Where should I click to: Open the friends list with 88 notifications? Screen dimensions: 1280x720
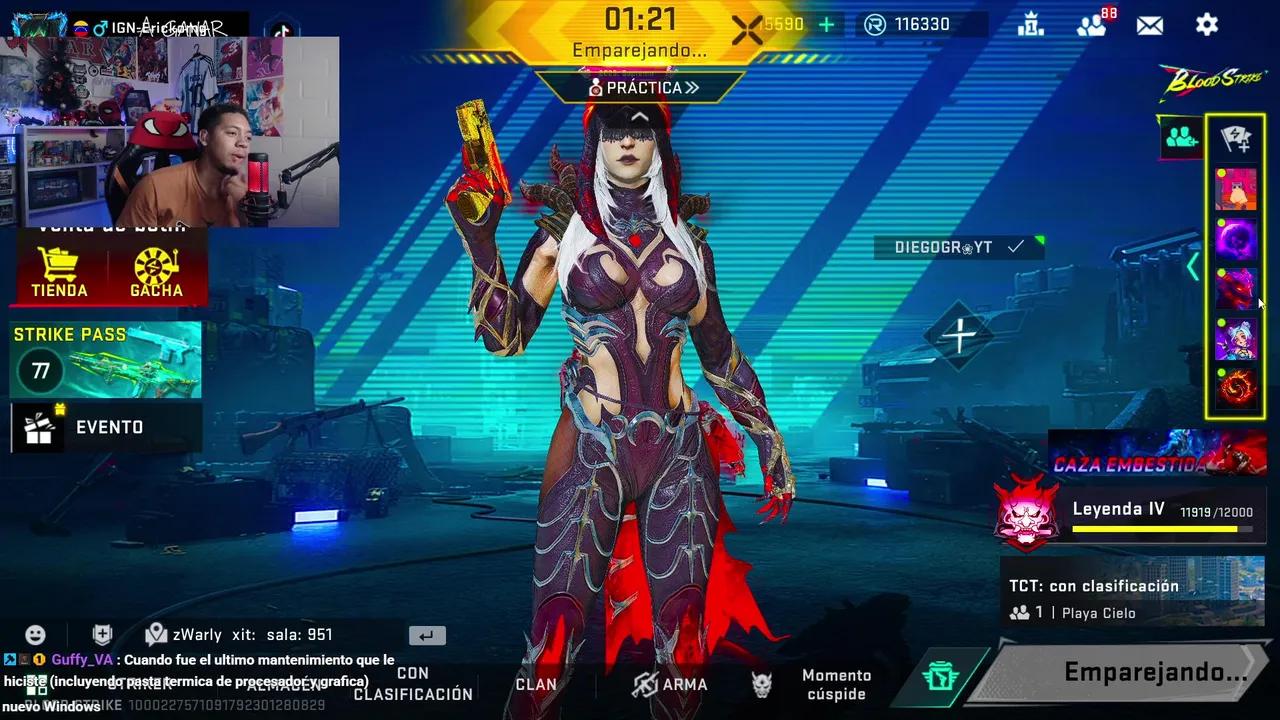[1092, 25]
